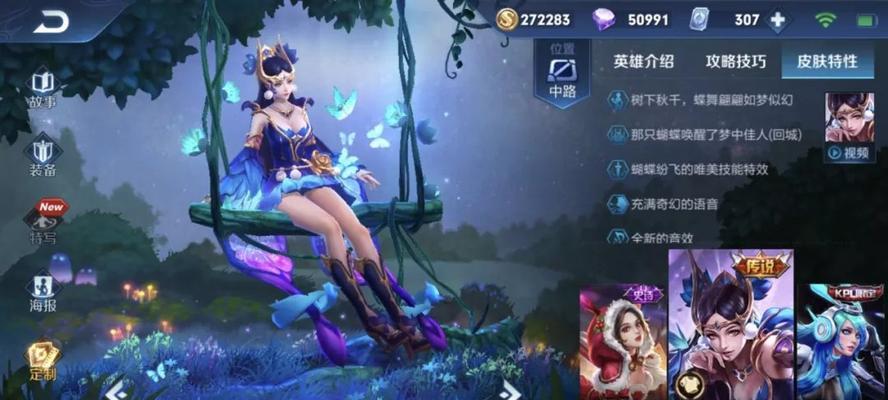
Task: Switch to the 英雄介绍 tab
Action: point(642,61)
